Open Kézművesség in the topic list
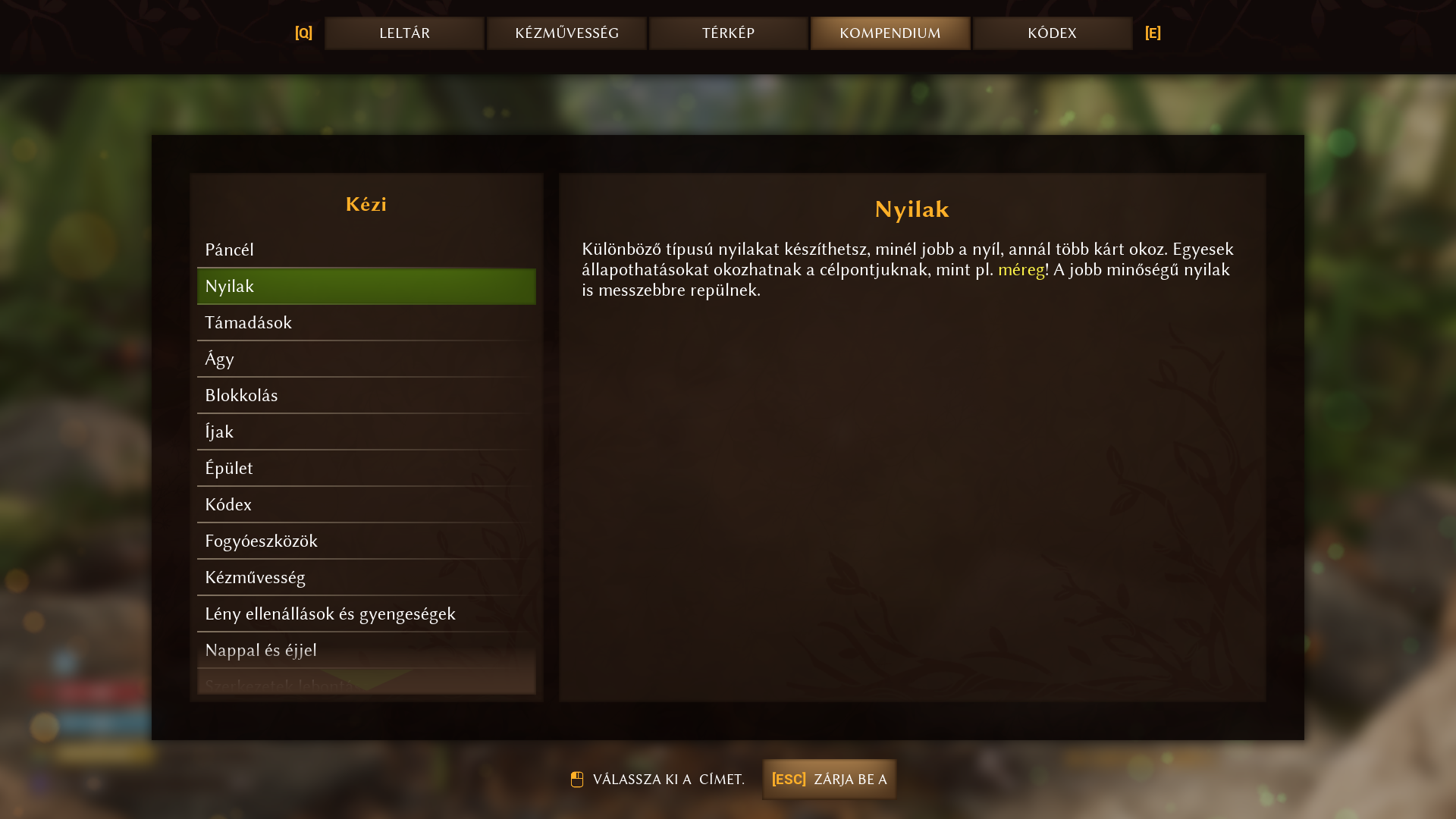The image size is (1456, 819). point(366,577)
